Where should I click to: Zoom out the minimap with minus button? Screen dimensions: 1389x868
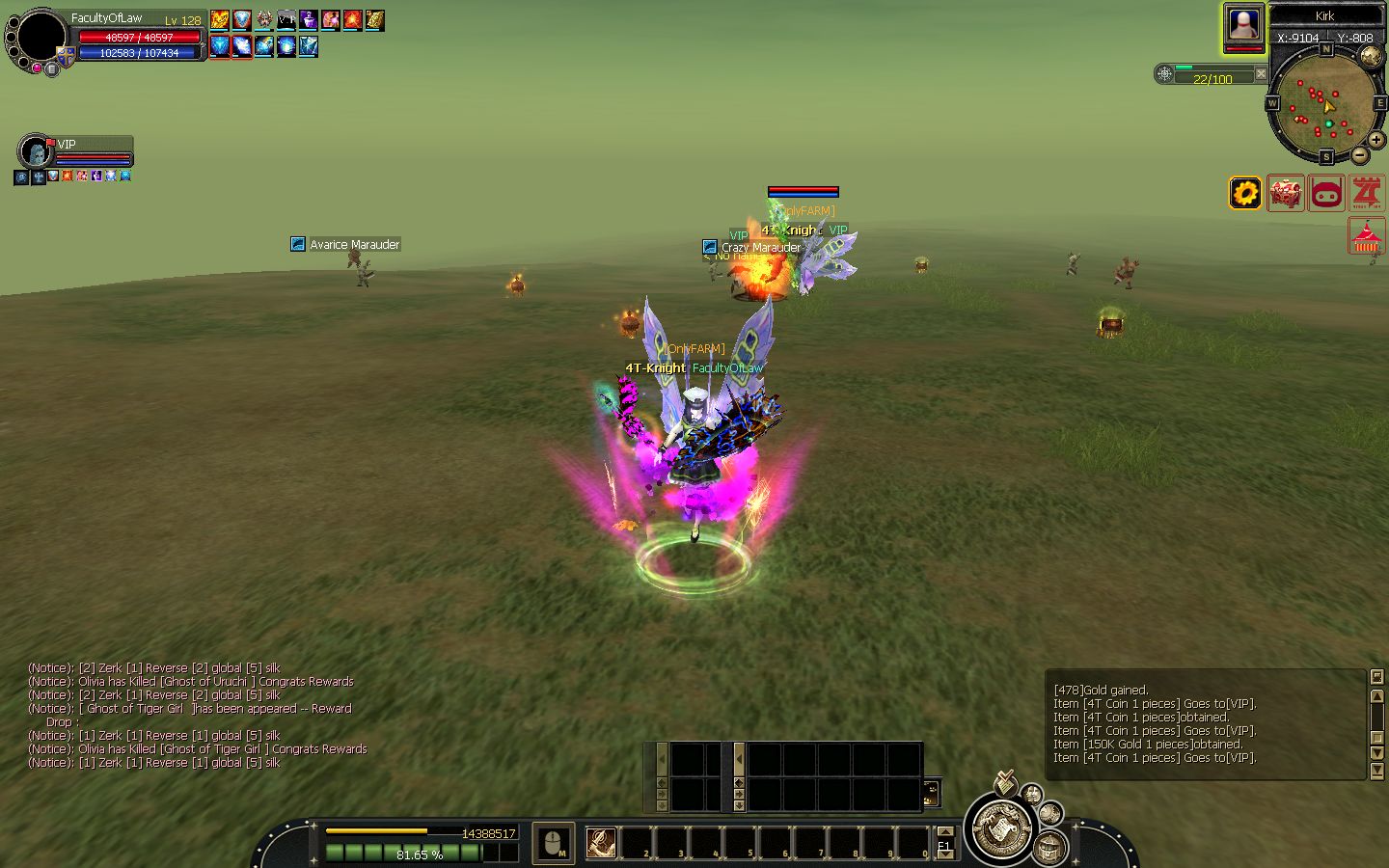[1359, 154]
